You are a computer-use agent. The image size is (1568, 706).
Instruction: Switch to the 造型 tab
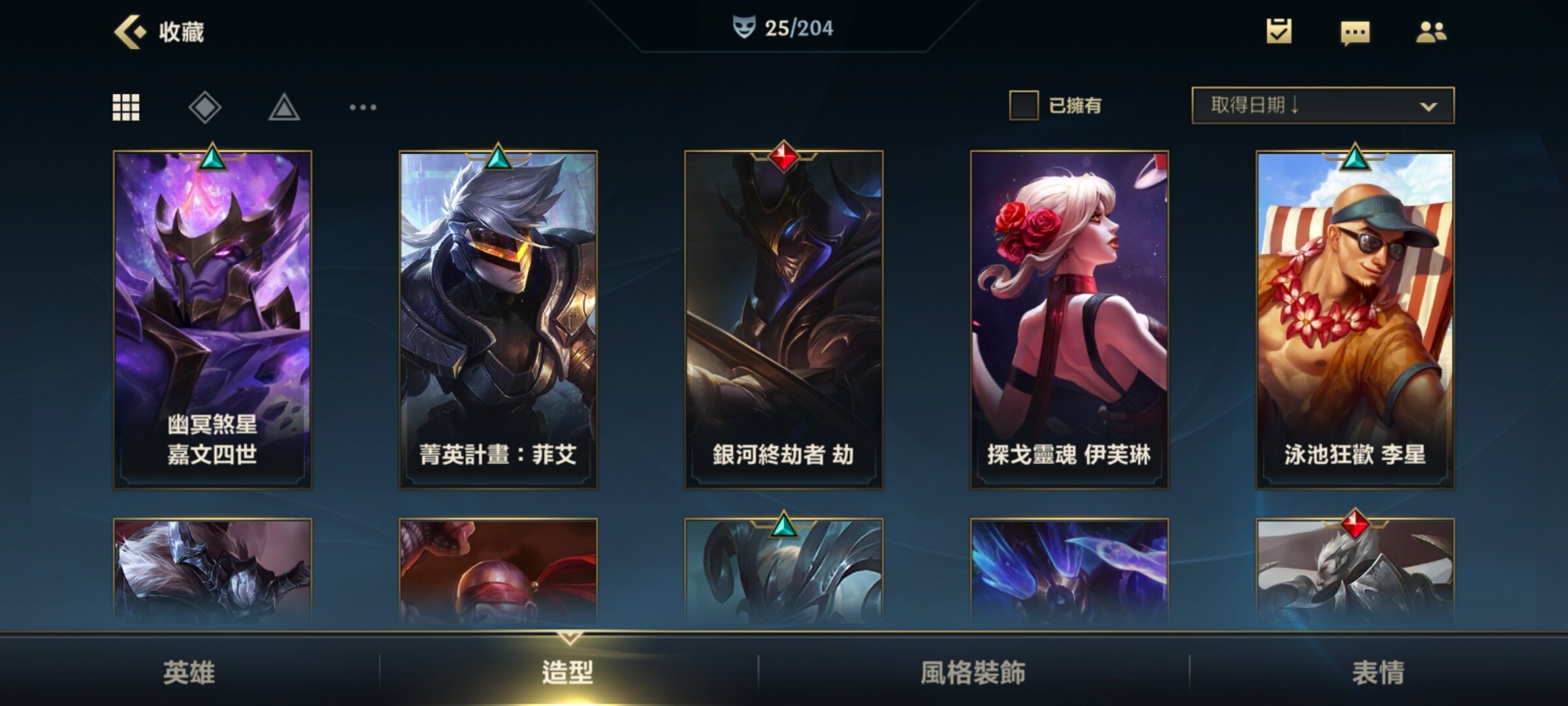tap(568, 672)
